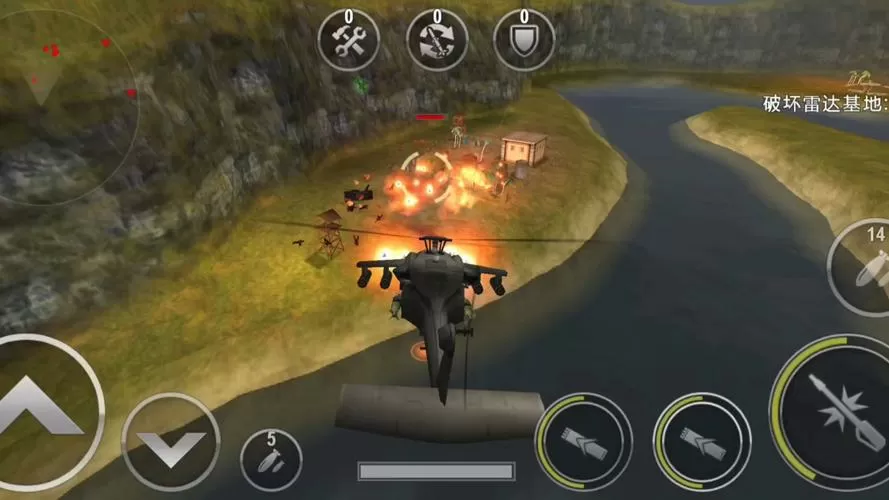Screen dimensions: 889x500
Task: Drop a bomb using the 5-count bomb button
Action: pyautogui.click(x=271, y=461)
